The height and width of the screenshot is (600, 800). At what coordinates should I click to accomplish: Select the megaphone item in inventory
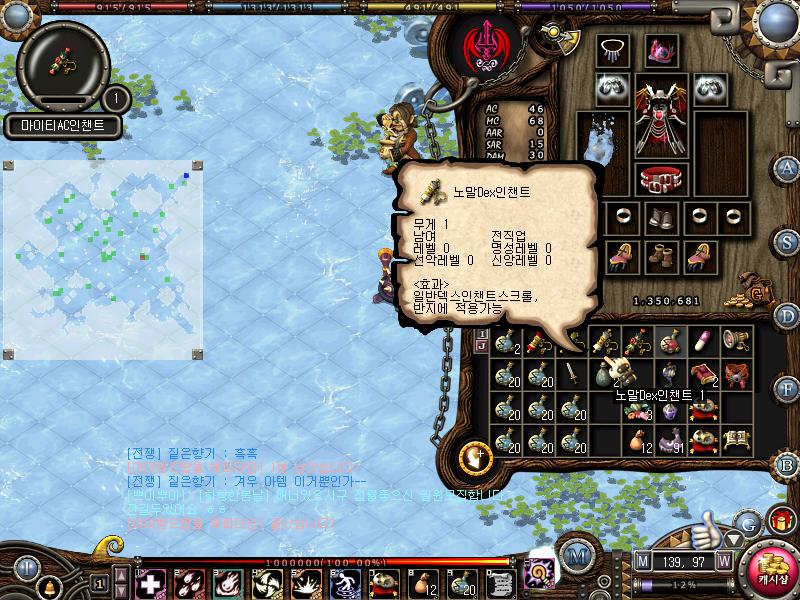(737, 342)
